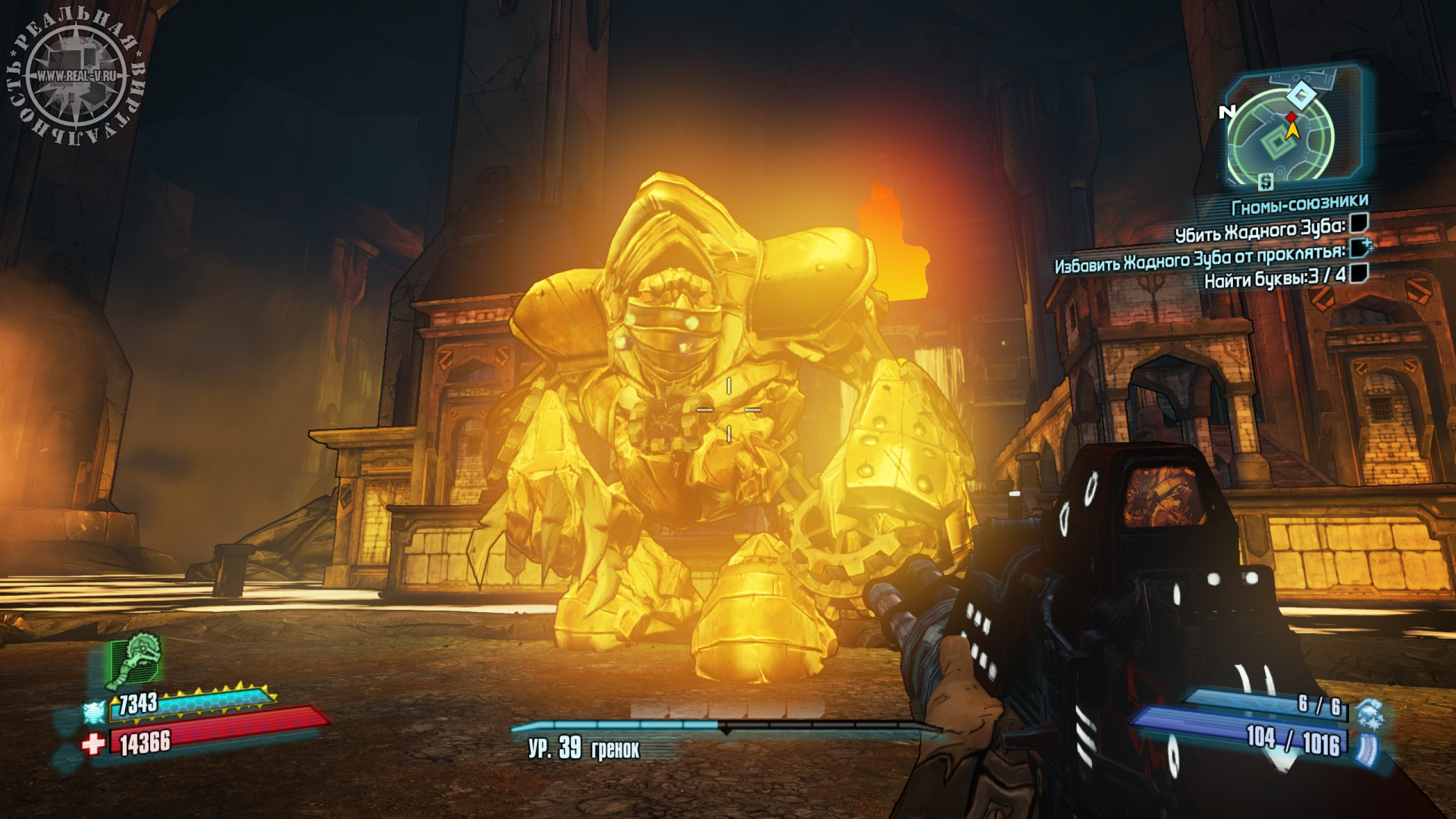1456x819 pixels.
Task: Select the quest title Гномы-союзники
Action: pos(1300,204)
